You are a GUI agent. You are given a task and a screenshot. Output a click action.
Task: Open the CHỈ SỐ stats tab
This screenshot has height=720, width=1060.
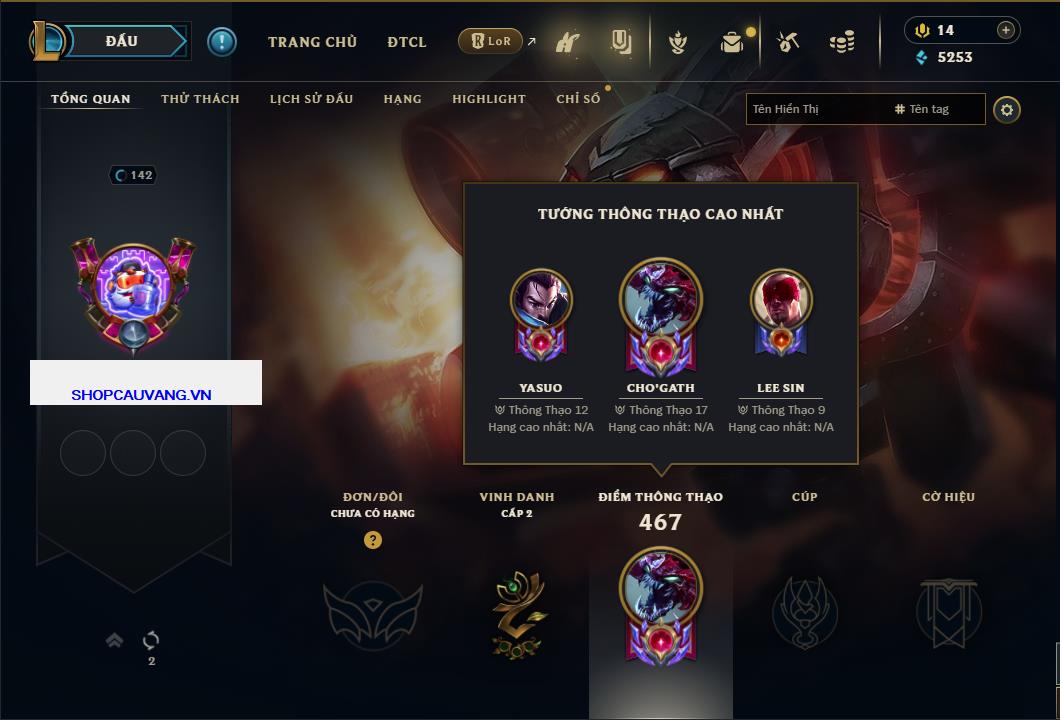578,99
